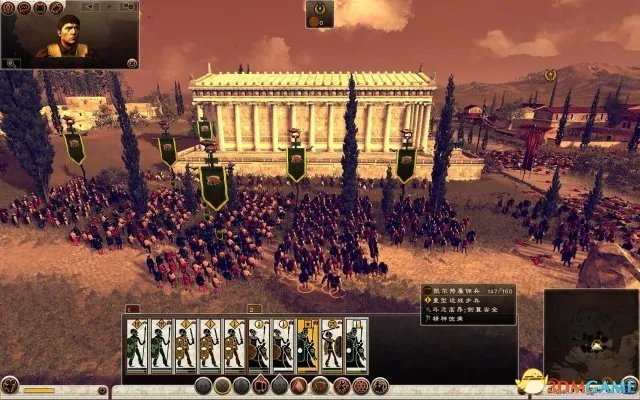Click the round icon at the portrait's bottom-right
The height and width of the screenshot is (400, 640).
click(131, 63)
